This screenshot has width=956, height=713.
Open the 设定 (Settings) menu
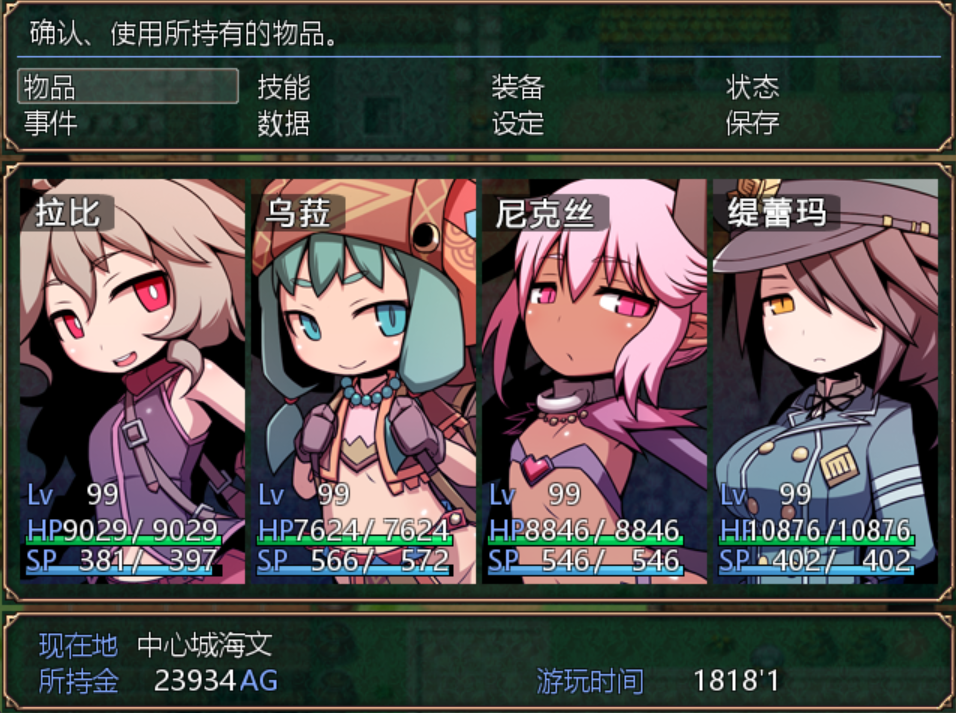(517, 124)
